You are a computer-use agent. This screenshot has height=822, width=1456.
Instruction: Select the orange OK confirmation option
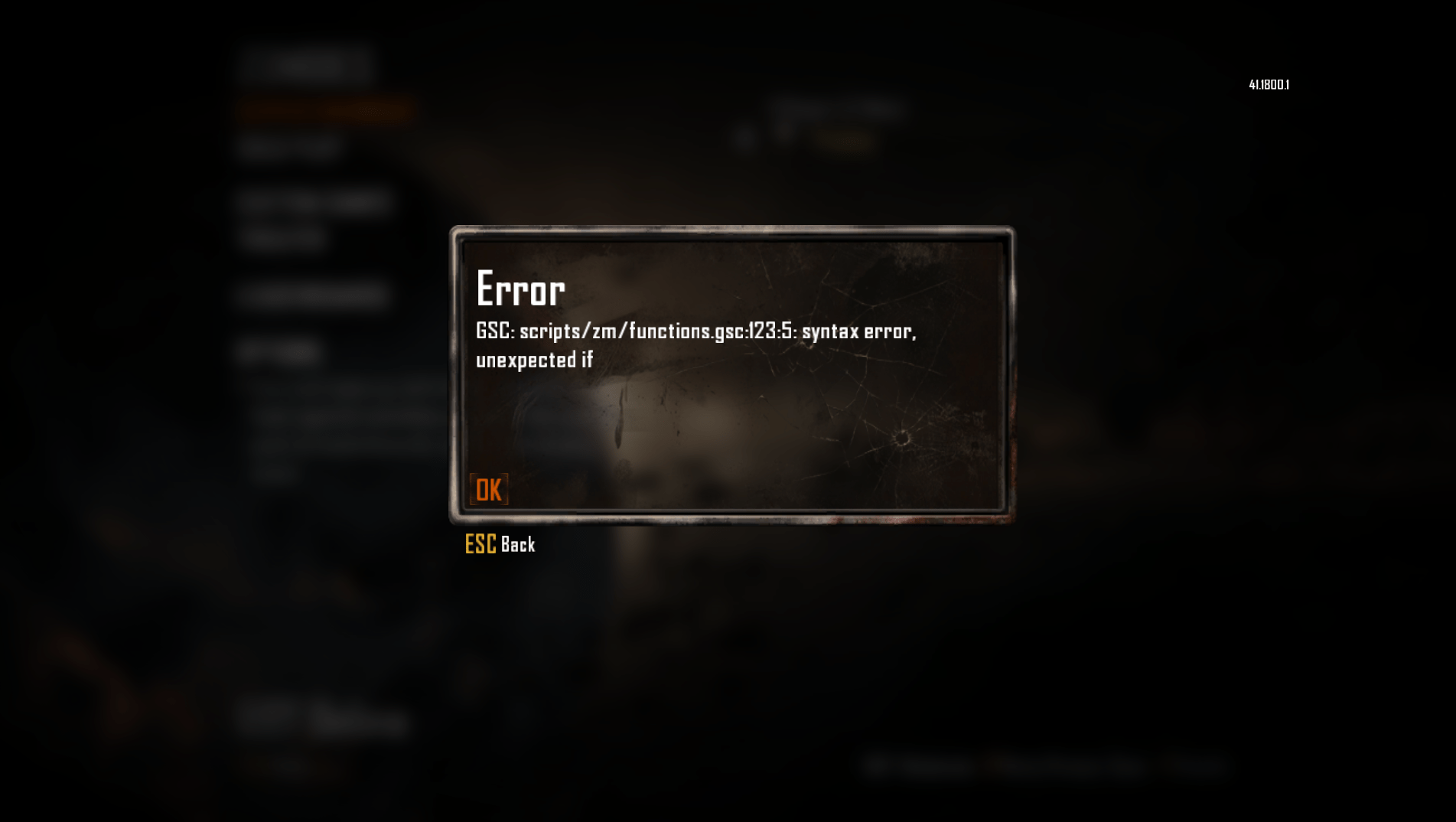point(487,490)
